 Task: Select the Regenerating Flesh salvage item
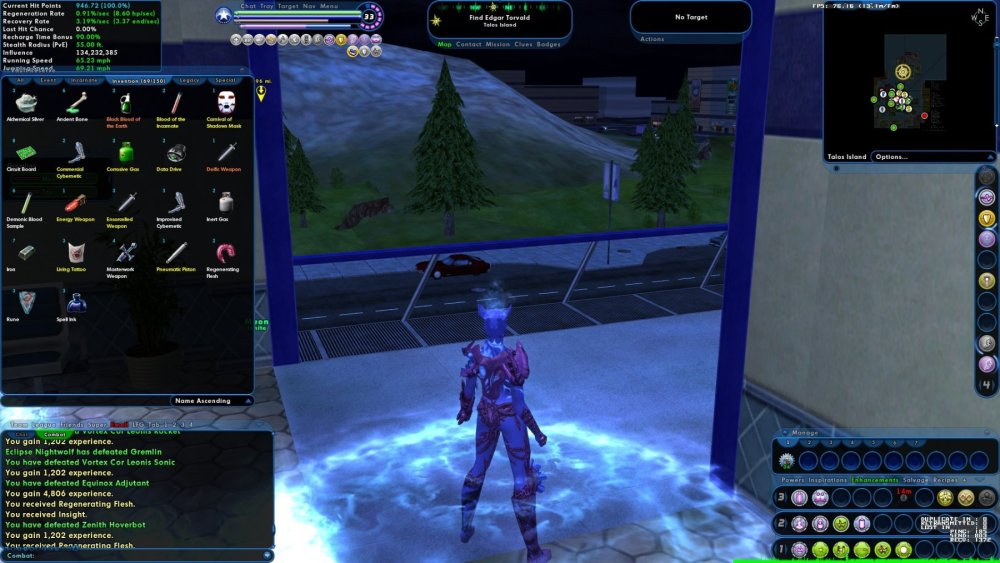click(226, 252)
